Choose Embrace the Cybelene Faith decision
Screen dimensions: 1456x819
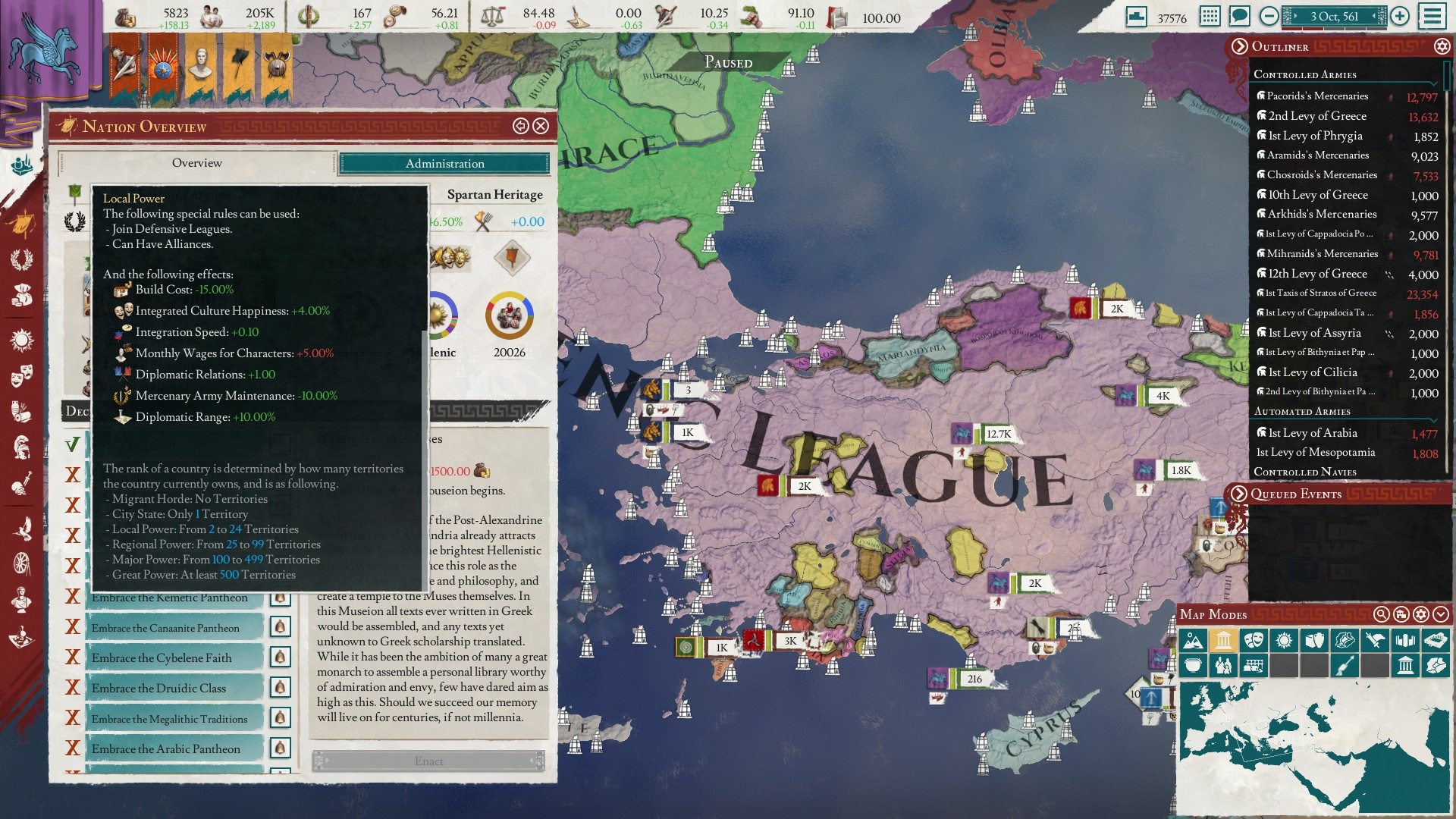pyautogui.click(x=160, y=657)
